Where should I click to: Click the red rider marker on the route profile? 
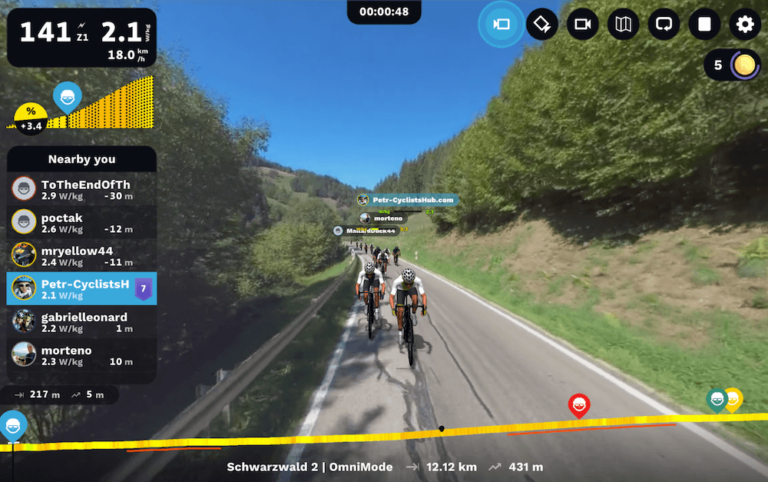pyautogui.click(x=578, y=404)
